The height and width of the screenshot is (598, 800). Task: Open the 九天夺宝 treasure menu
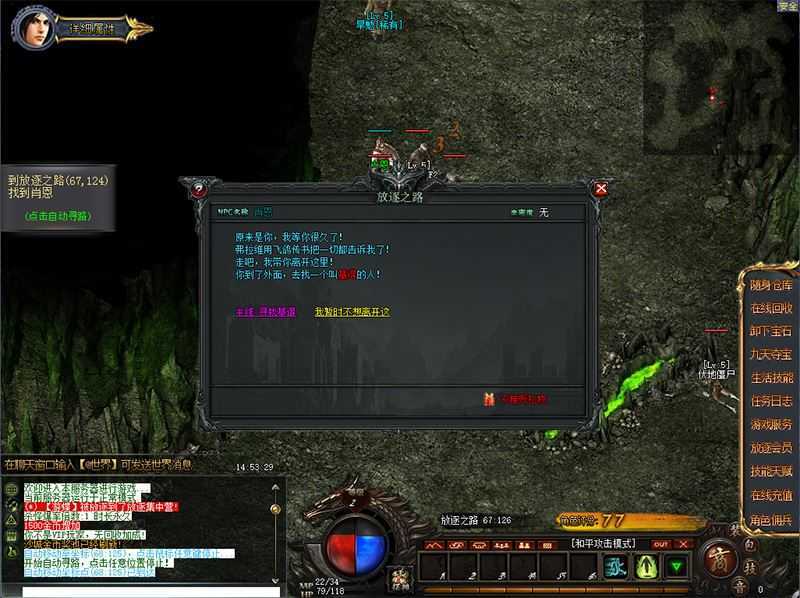(x=771, y=354)
